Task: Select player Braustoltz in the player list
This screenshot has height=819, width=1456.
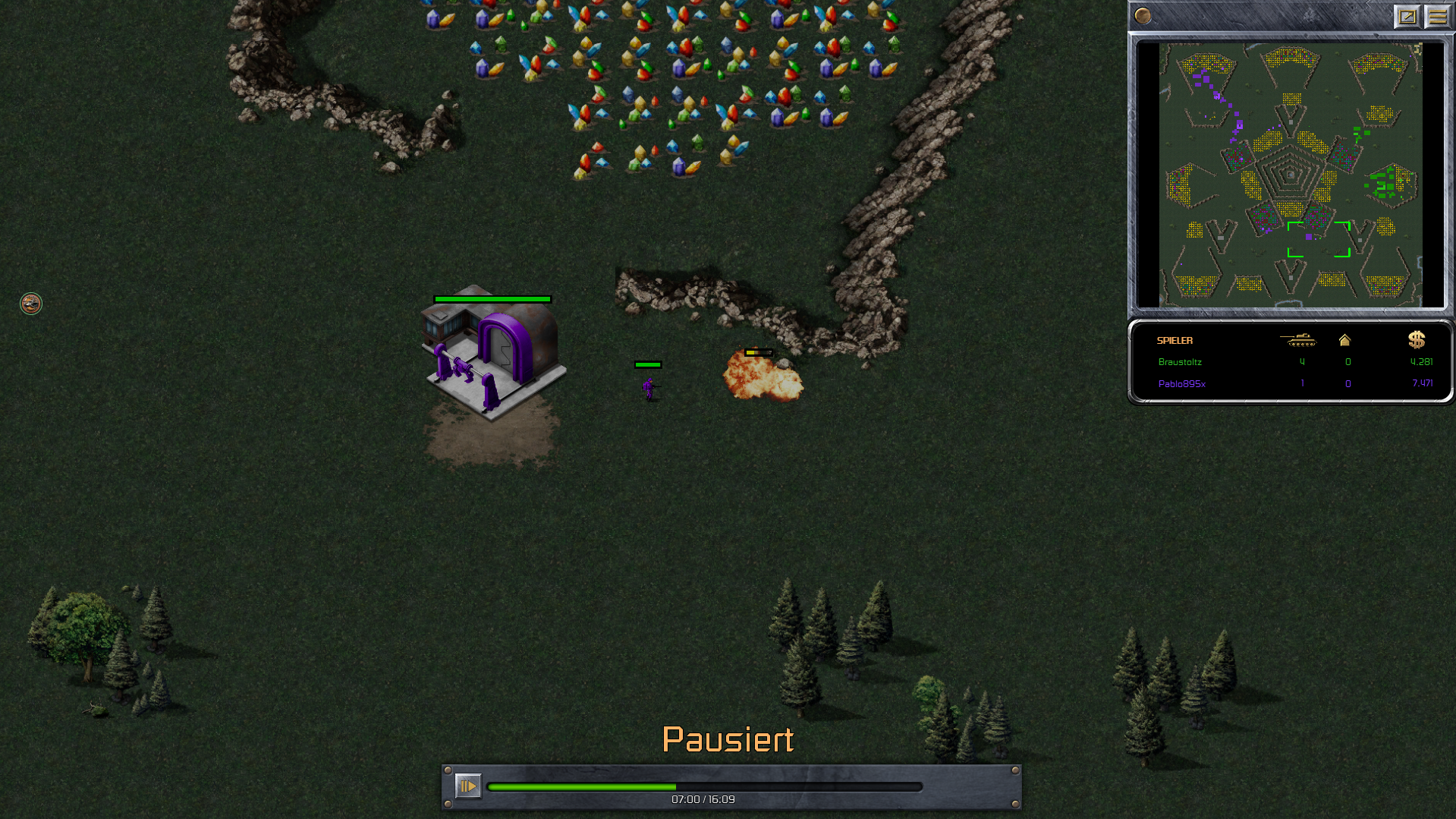Action: point(1180,362)
